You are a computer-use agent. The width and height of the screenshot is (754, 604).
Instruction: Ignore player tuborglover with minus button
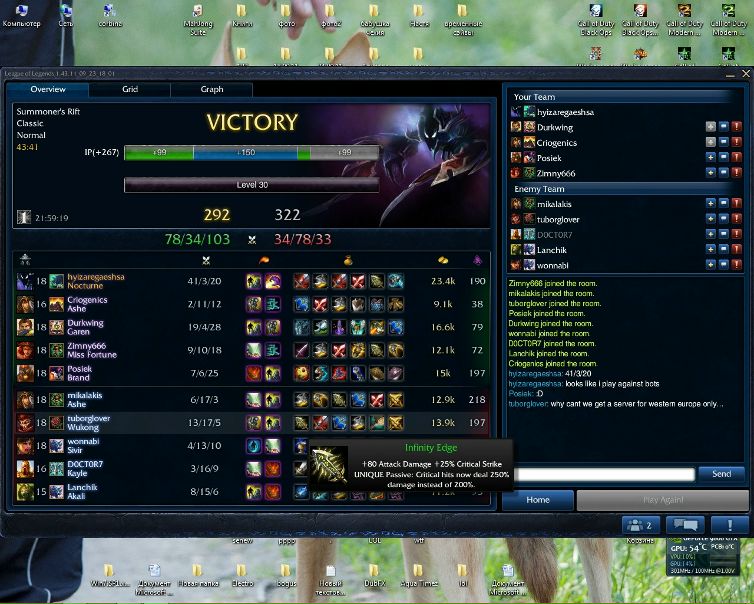coord(724,219)
